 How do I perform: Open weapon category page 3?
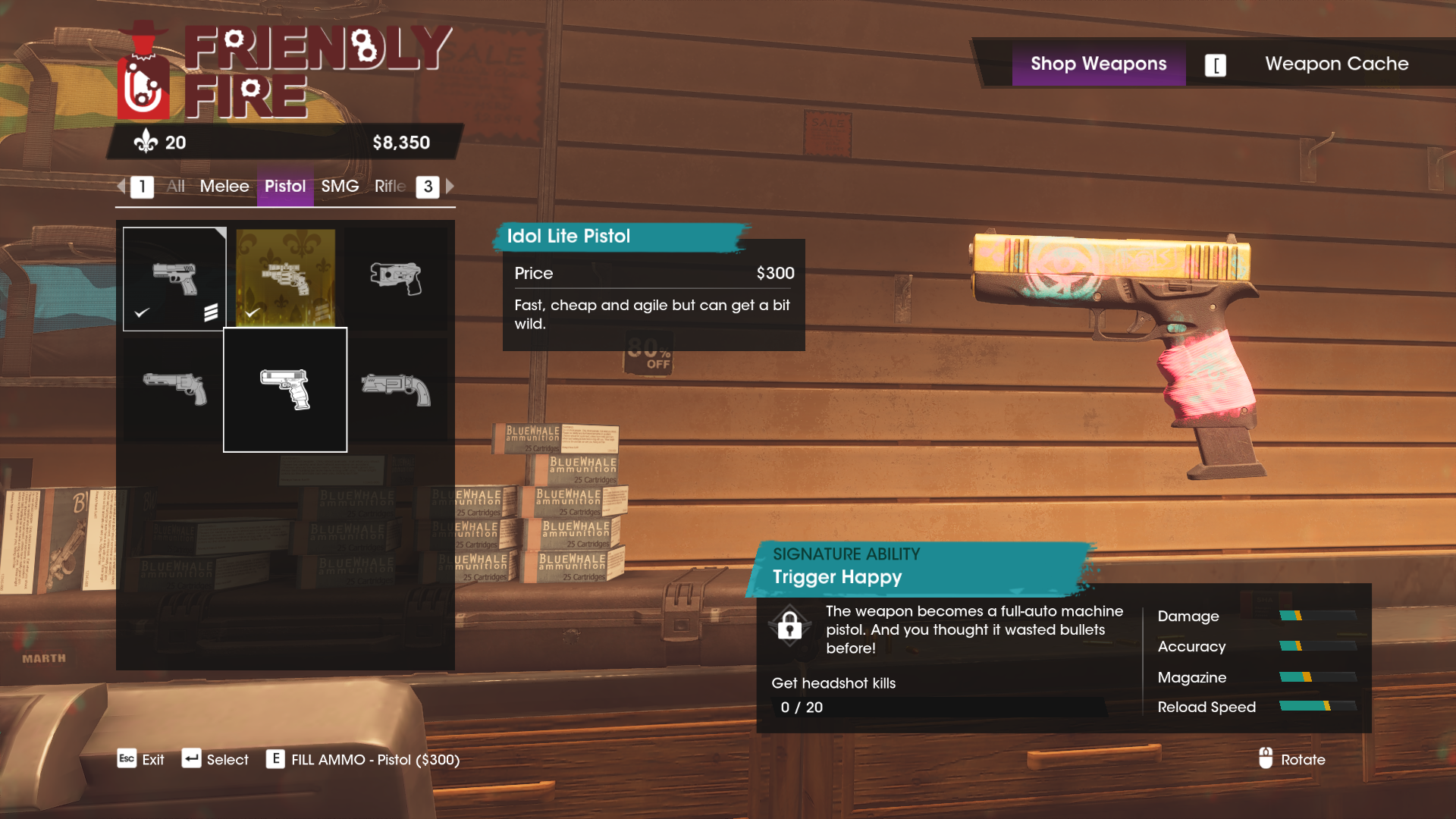pyautogui.click(x=427, y=187)
